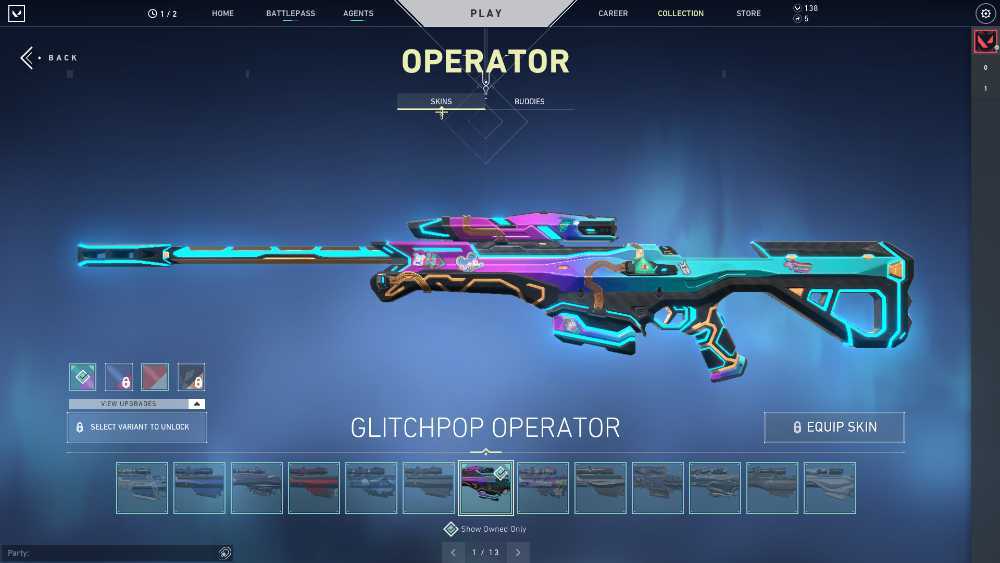Image resolution: width=1000 pixels, height=563 pixels.
Task: Select the selected Glitchpop skin thumbnail
Action: pyautogui.click(x=486, y=488)
